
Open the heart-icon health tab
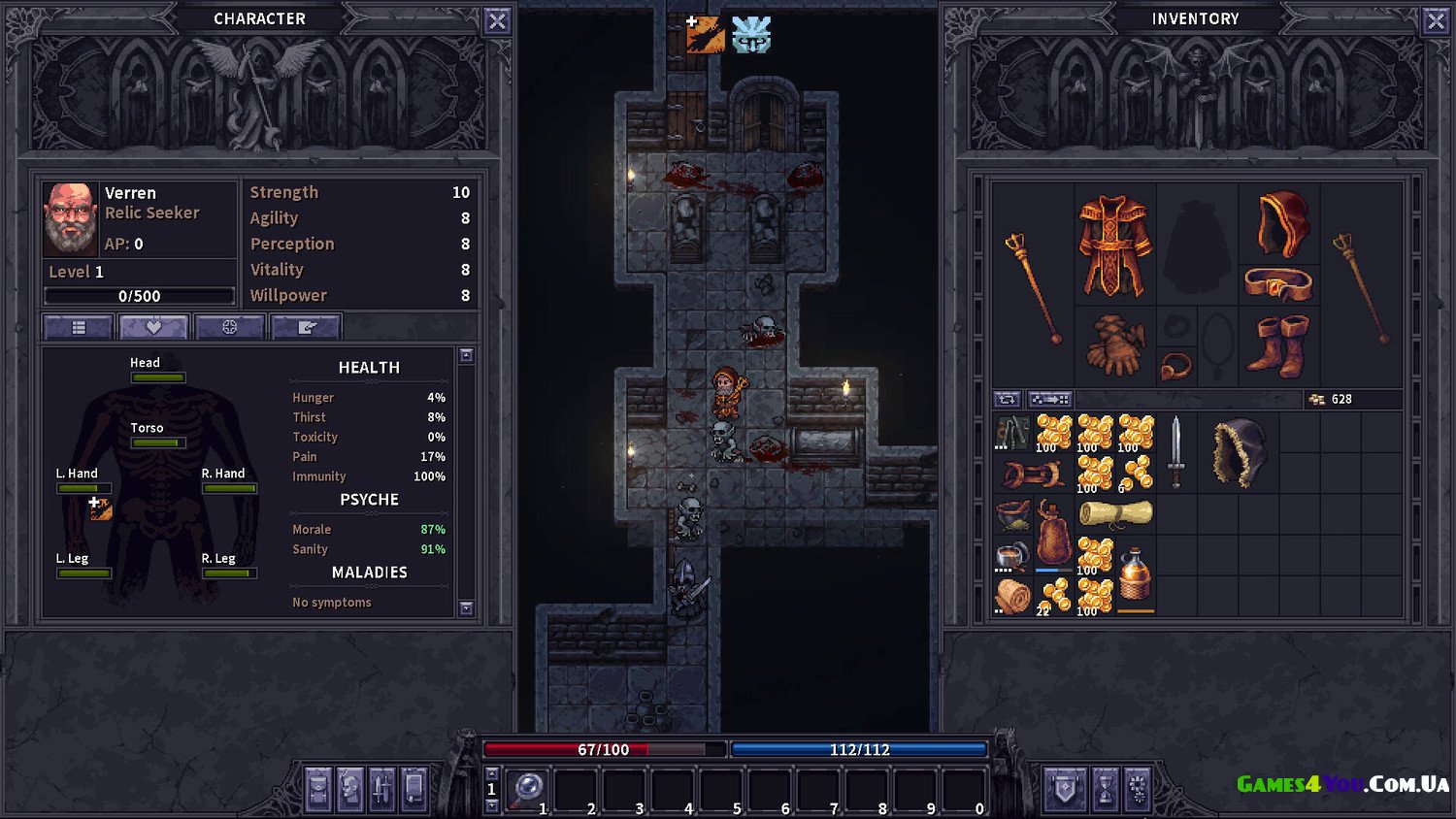(x=153, y=327)
